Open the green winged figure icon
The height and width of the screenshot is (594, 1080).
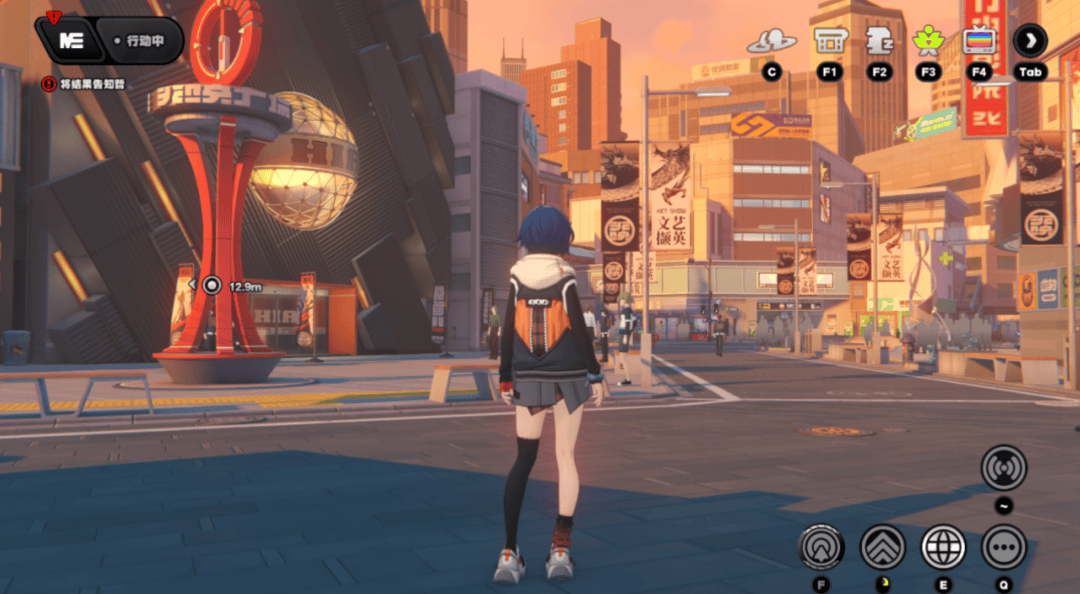click(929, 41)
